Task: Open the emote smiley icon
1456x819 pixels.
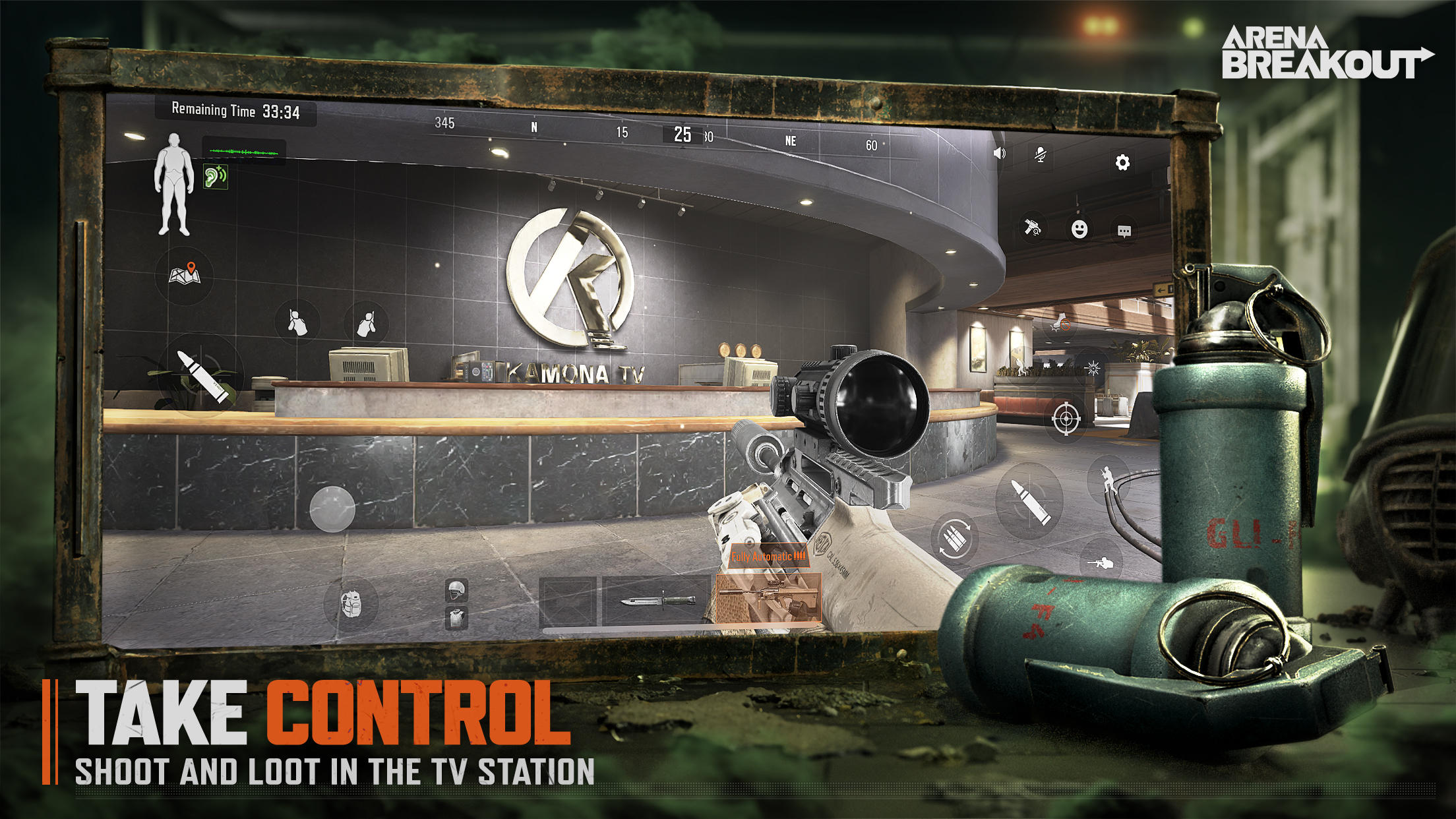Action: [x=1080, y=231]
